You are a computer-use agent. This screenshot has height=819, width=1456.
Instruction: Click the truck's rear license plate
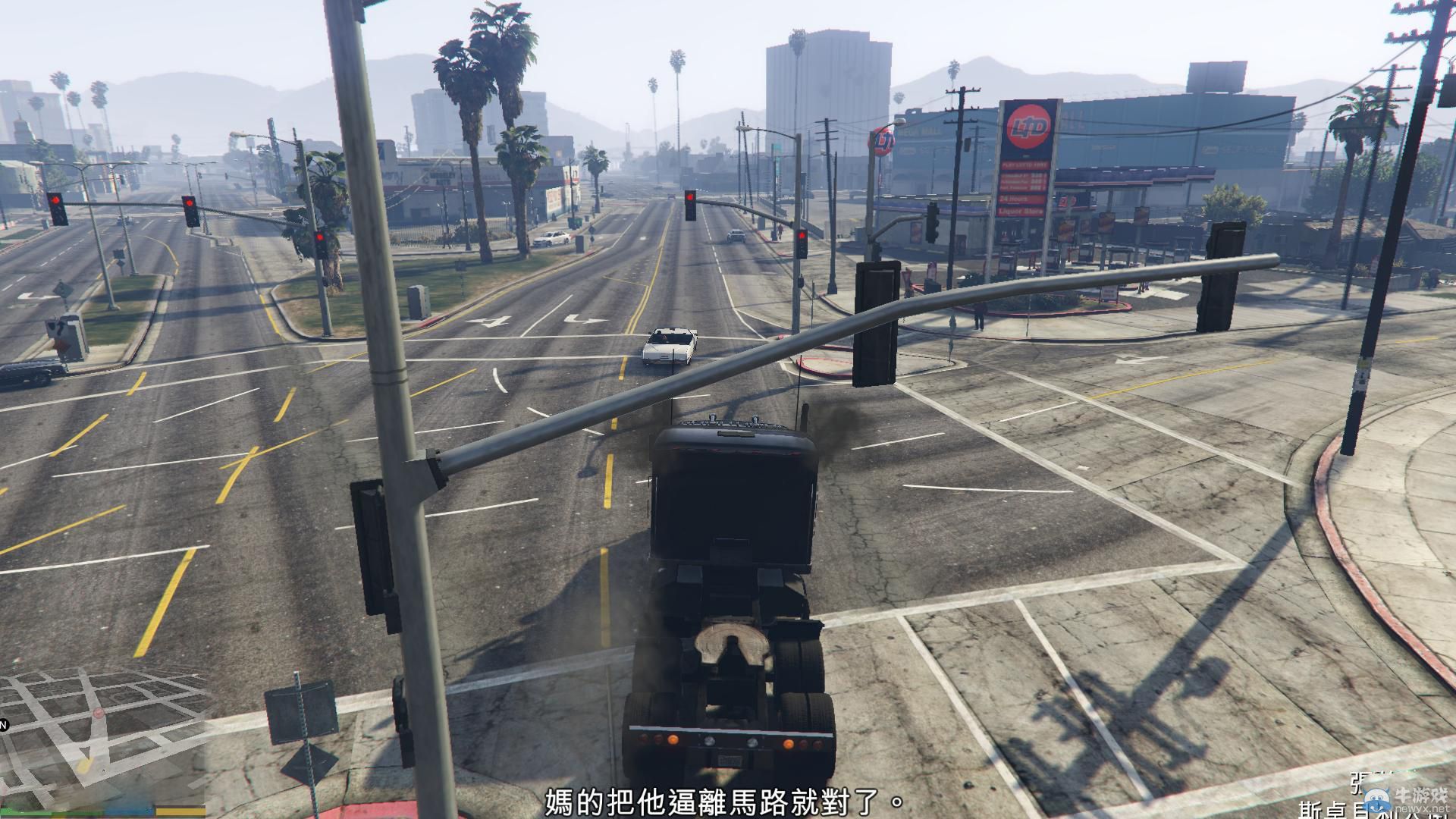[730, 760]
